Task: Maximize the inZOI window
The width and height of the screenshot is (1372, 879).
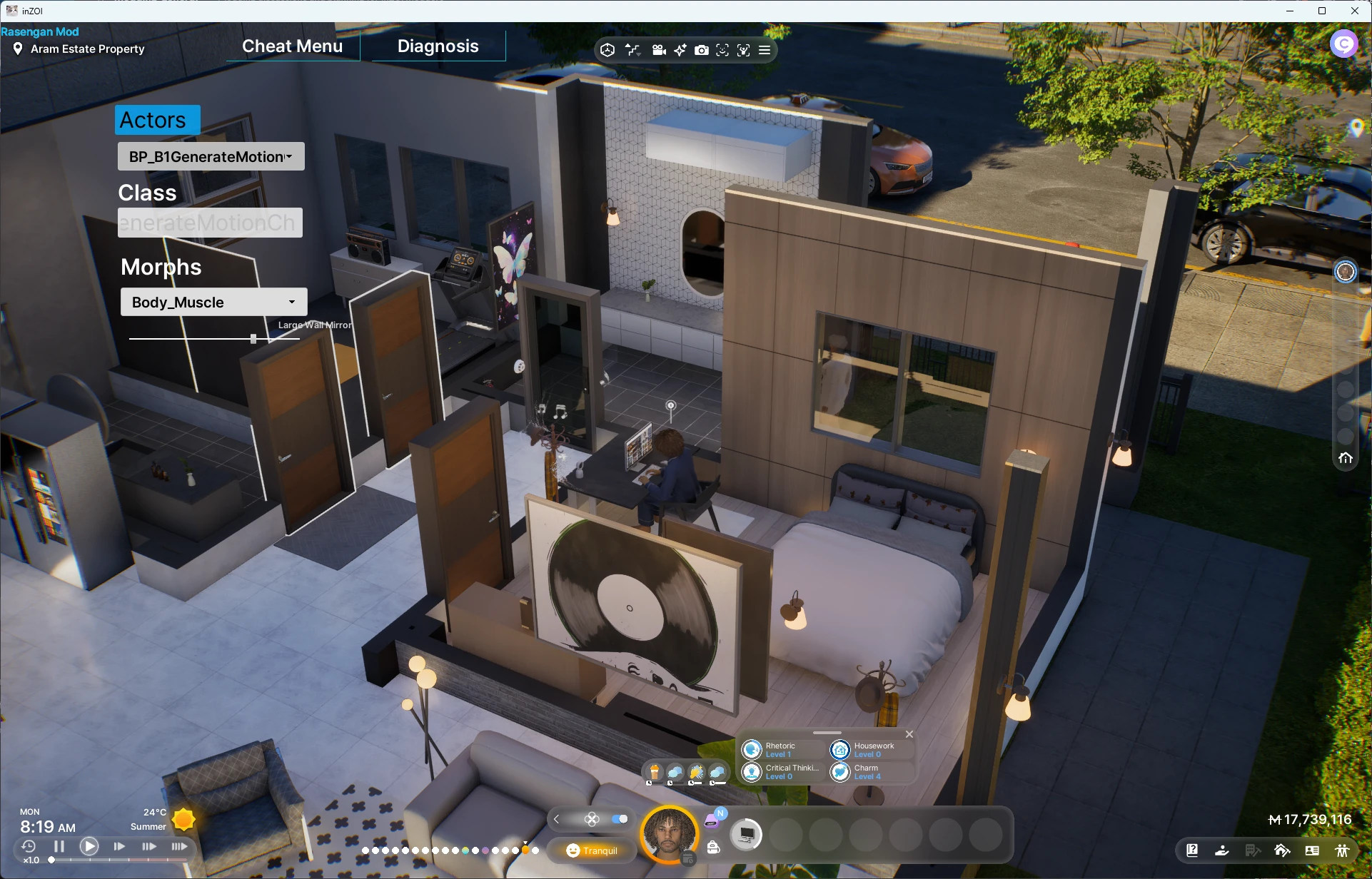Action: (1322, 11)
